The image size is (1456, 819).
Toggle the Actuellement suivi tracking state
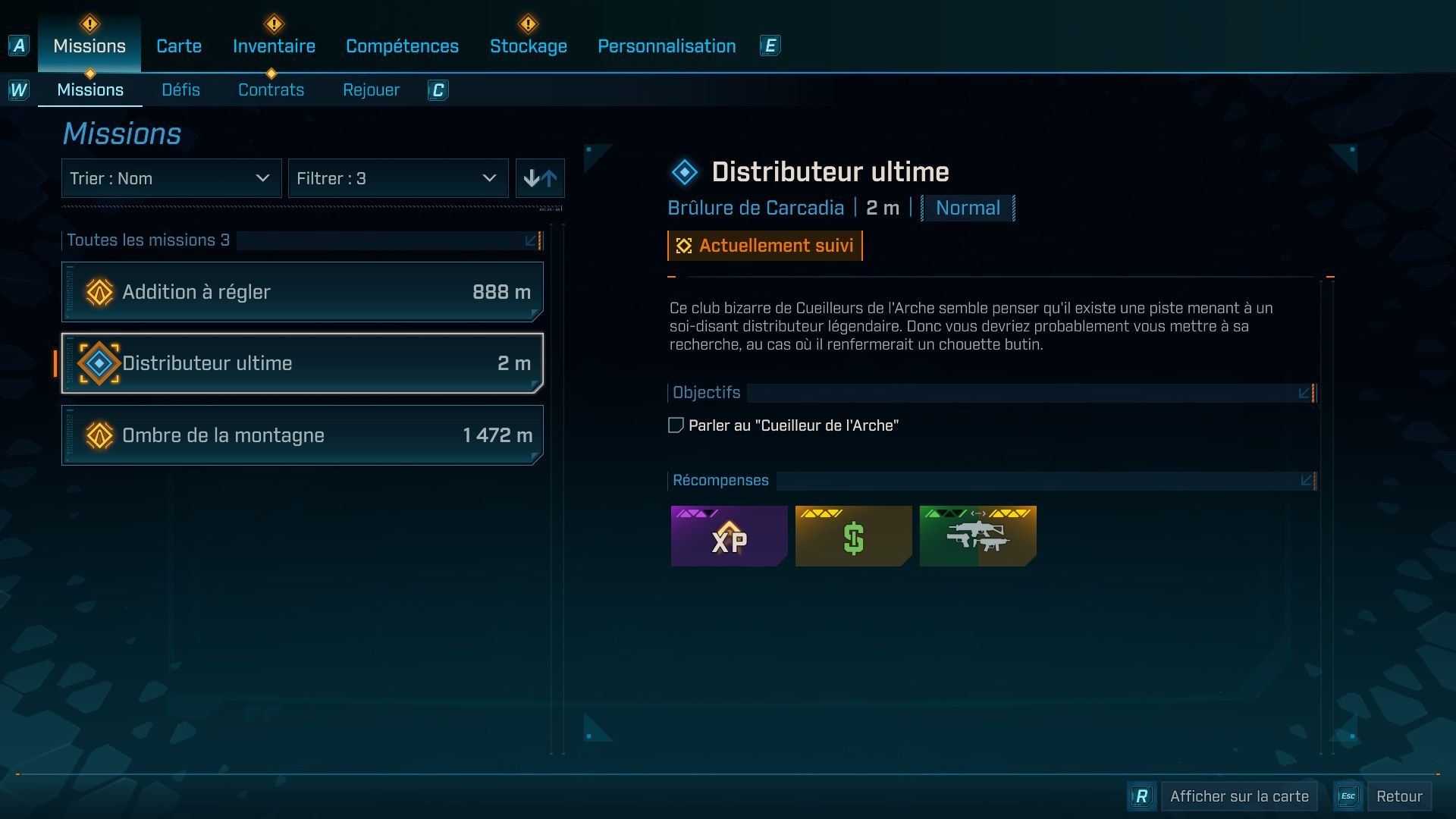(764, 245)
